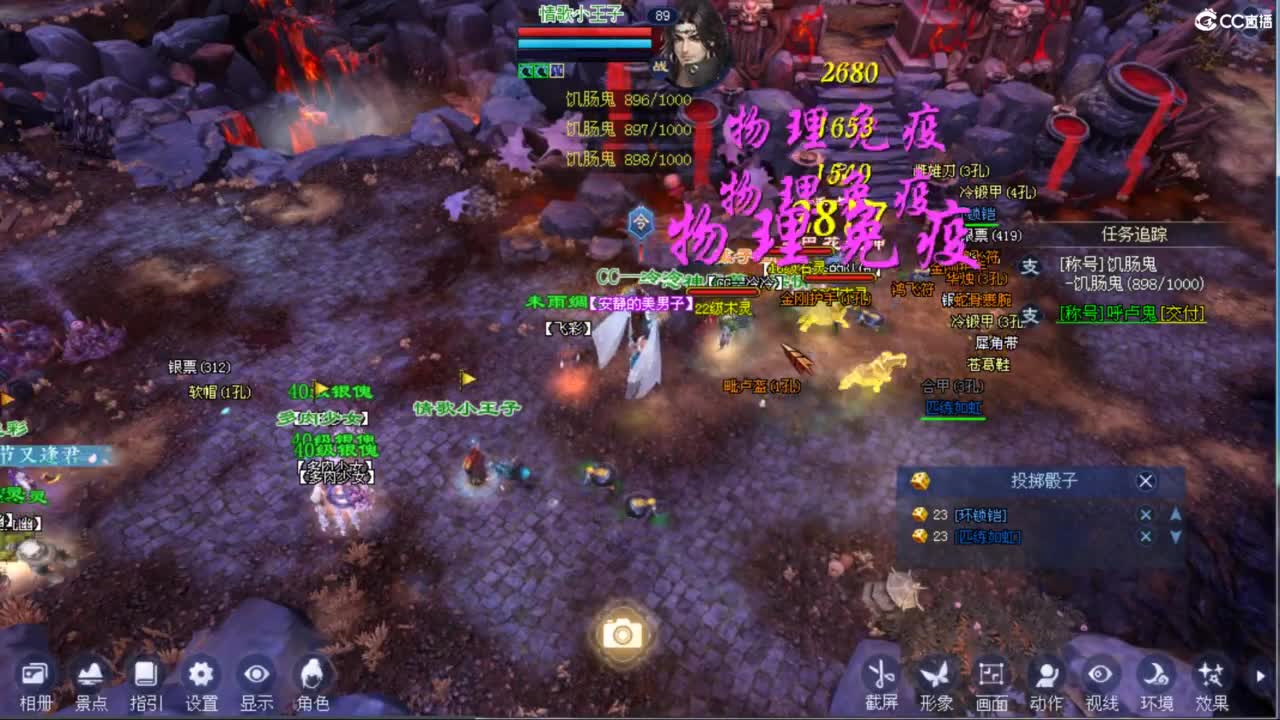Click the 景点 scenery spot icon
1280x720 pixels.
[90, 675]
